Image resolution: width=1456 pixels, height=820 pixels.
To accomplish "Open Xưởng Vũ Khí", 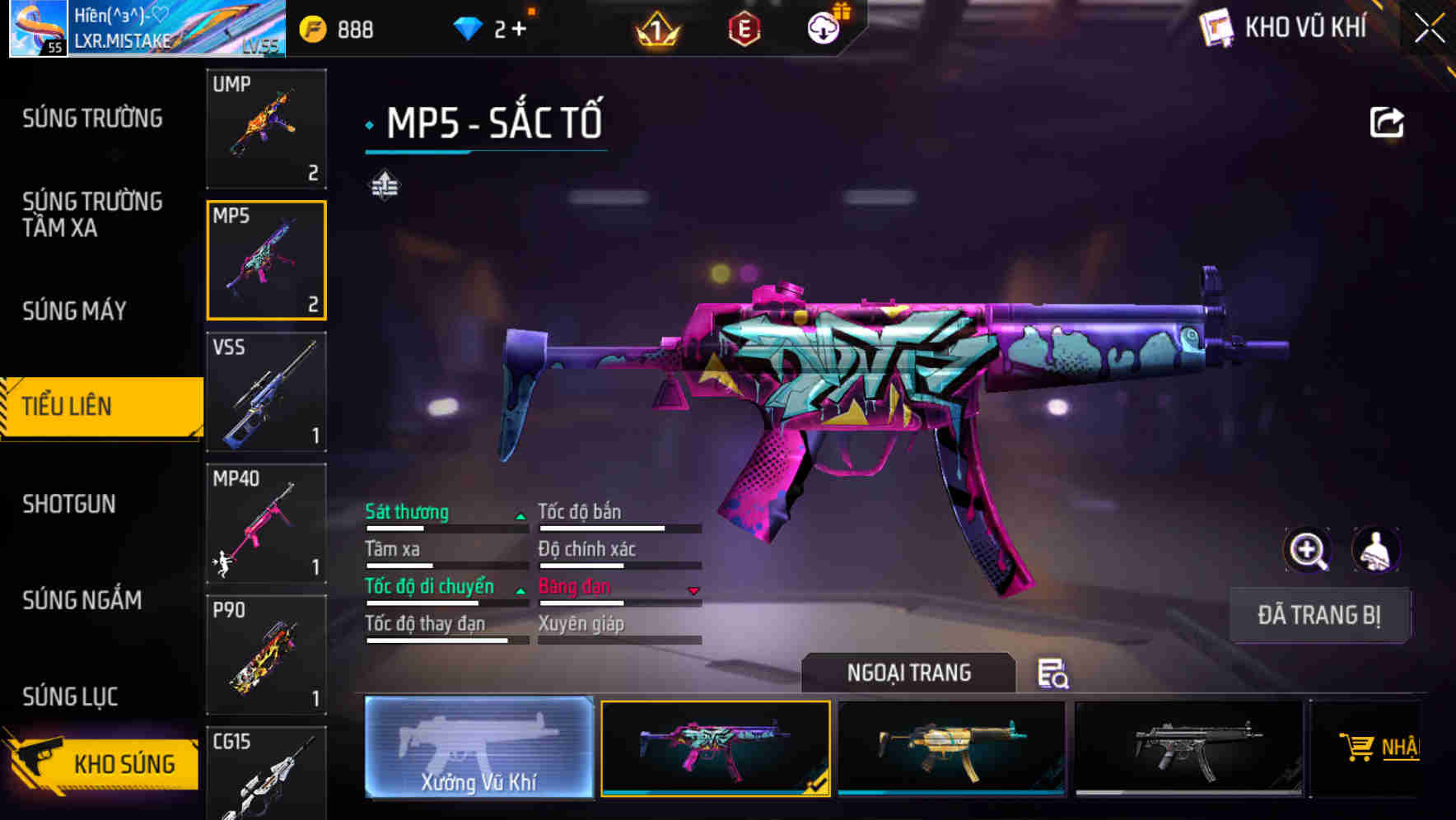I will pyautogui.click(x=480, y=749).
